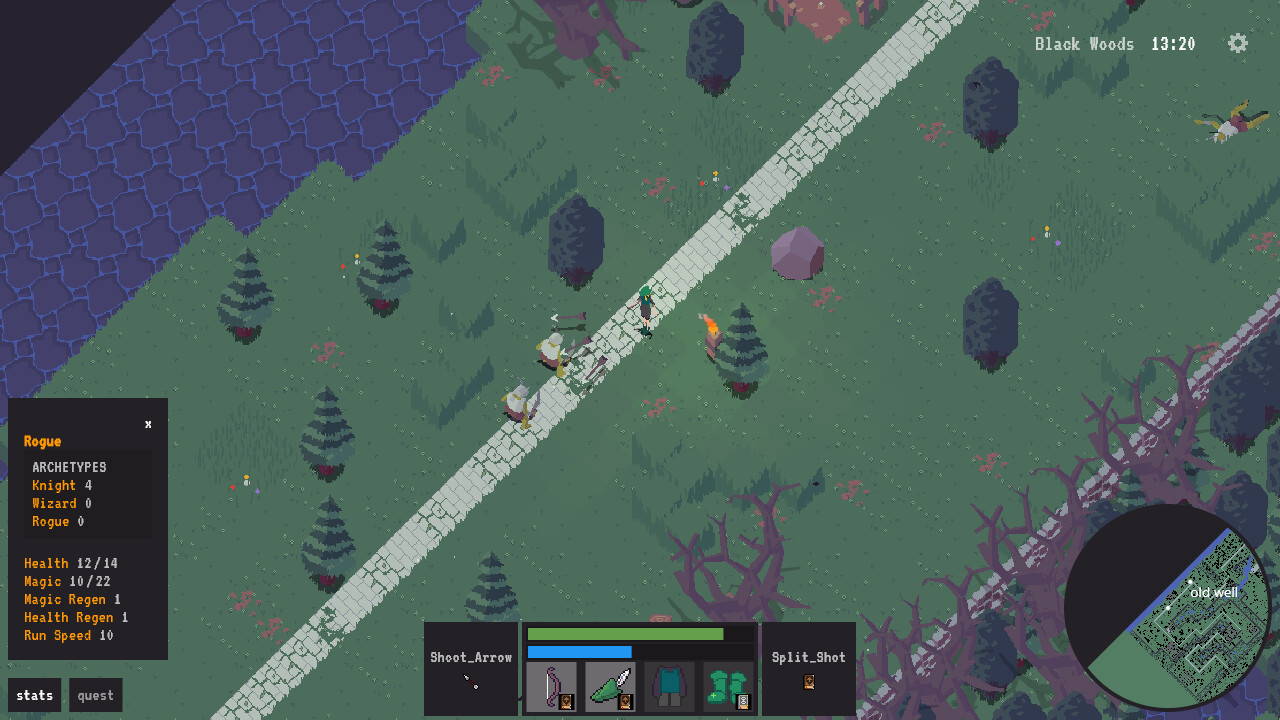Click the Run Speed stat label
Viewport: 1280px width, 720px height.
coord(57,635)
